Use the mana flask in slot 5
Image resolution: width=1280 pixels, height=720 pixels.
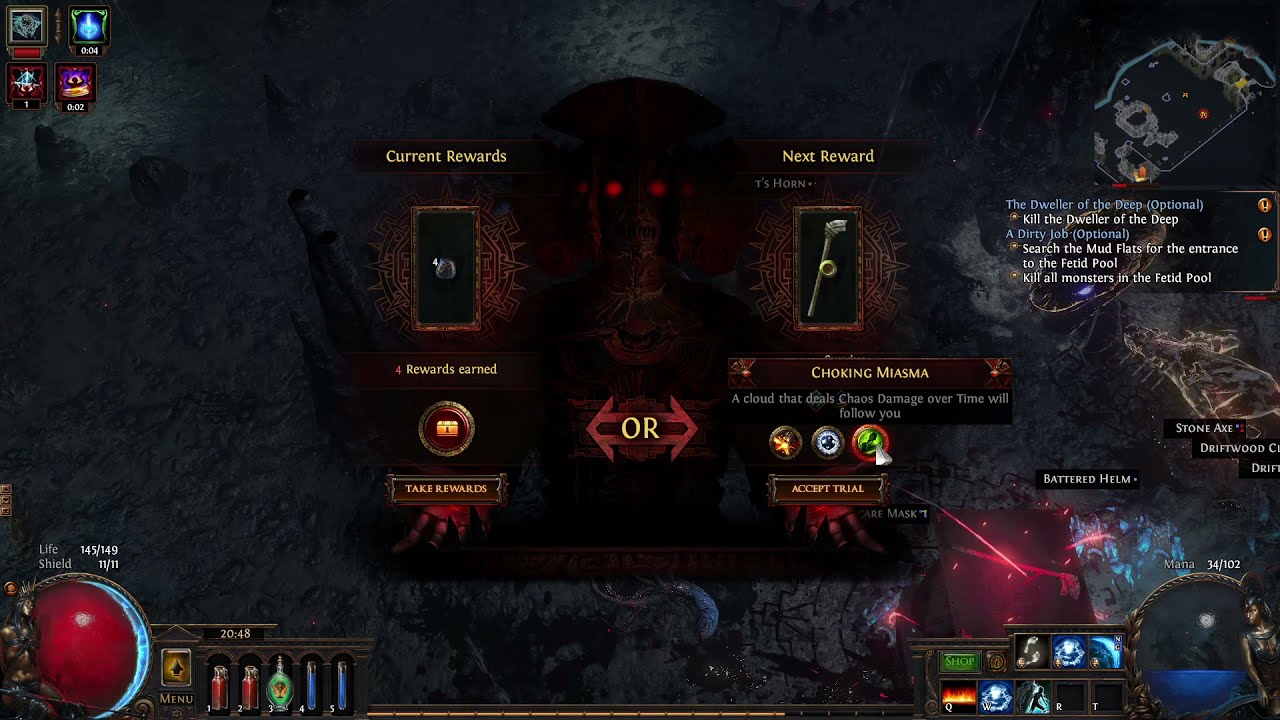pos(342,683)
